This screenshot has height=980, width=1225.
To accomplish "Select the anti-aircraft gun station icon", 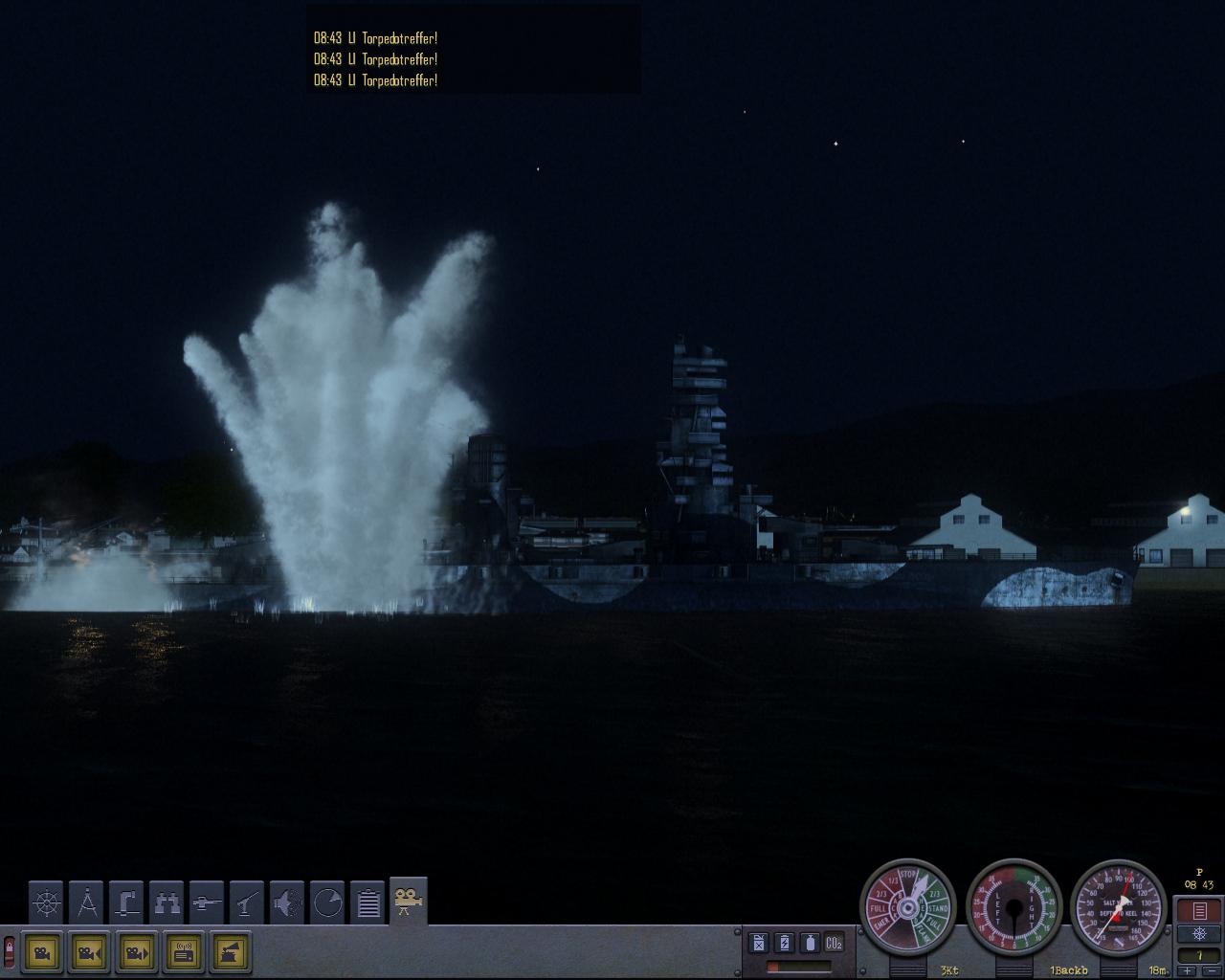I will (247, 902).
